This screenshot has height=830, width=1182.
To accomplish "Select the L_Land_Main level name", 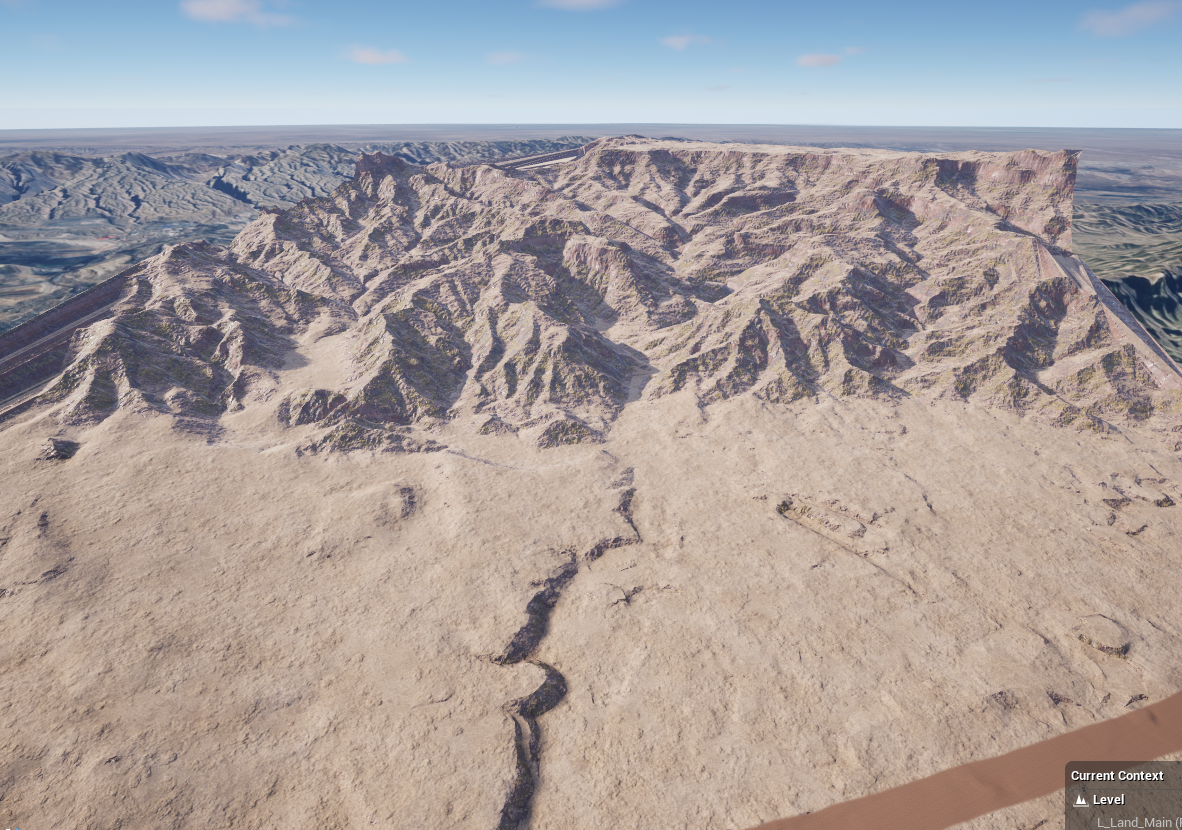I will [x=1136, y=822].
